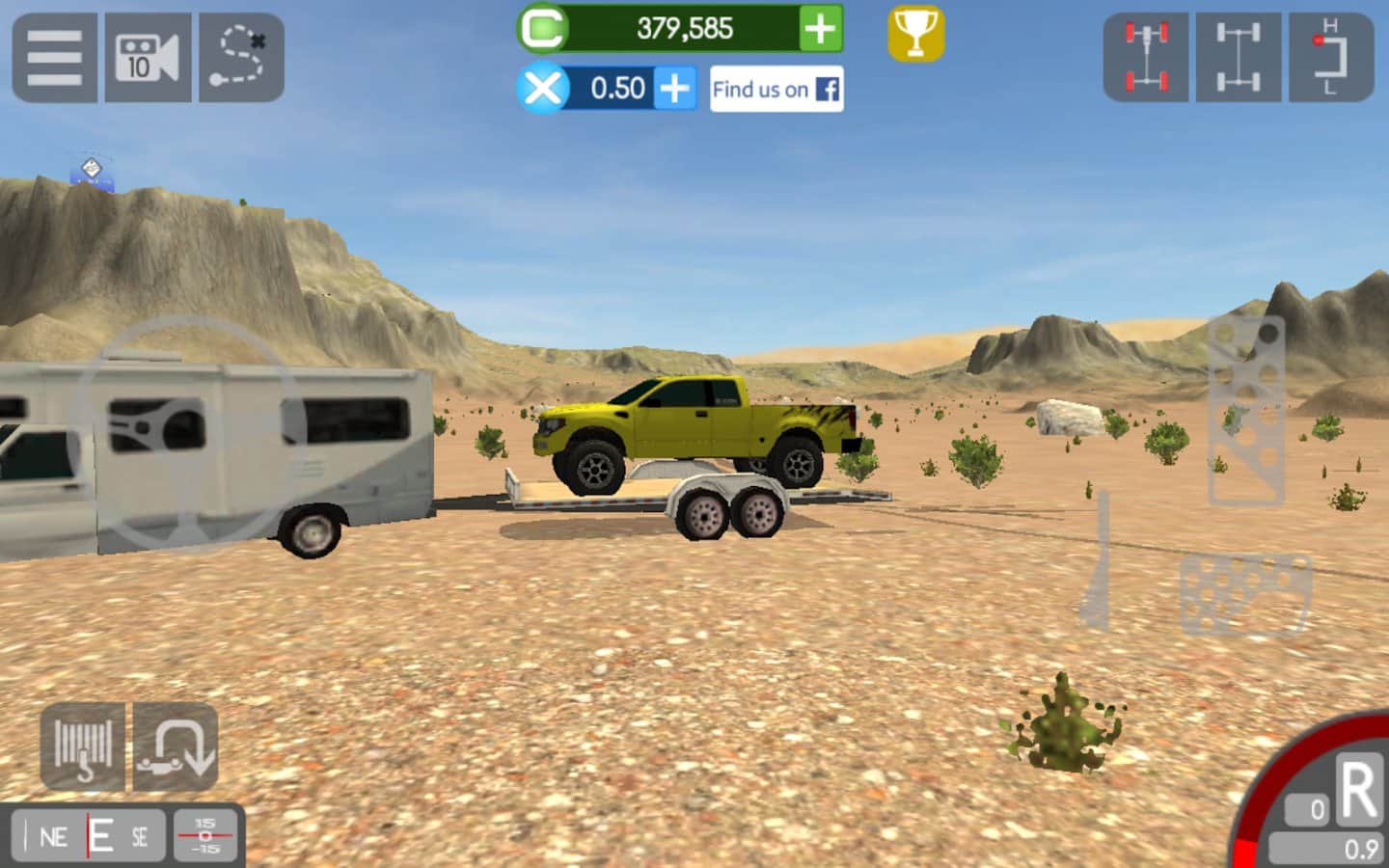Image resolution: width=1389 pixels, height=868 pixels.
Task: Open the Find us on Facebook link
Action: (x=776, y=89)
